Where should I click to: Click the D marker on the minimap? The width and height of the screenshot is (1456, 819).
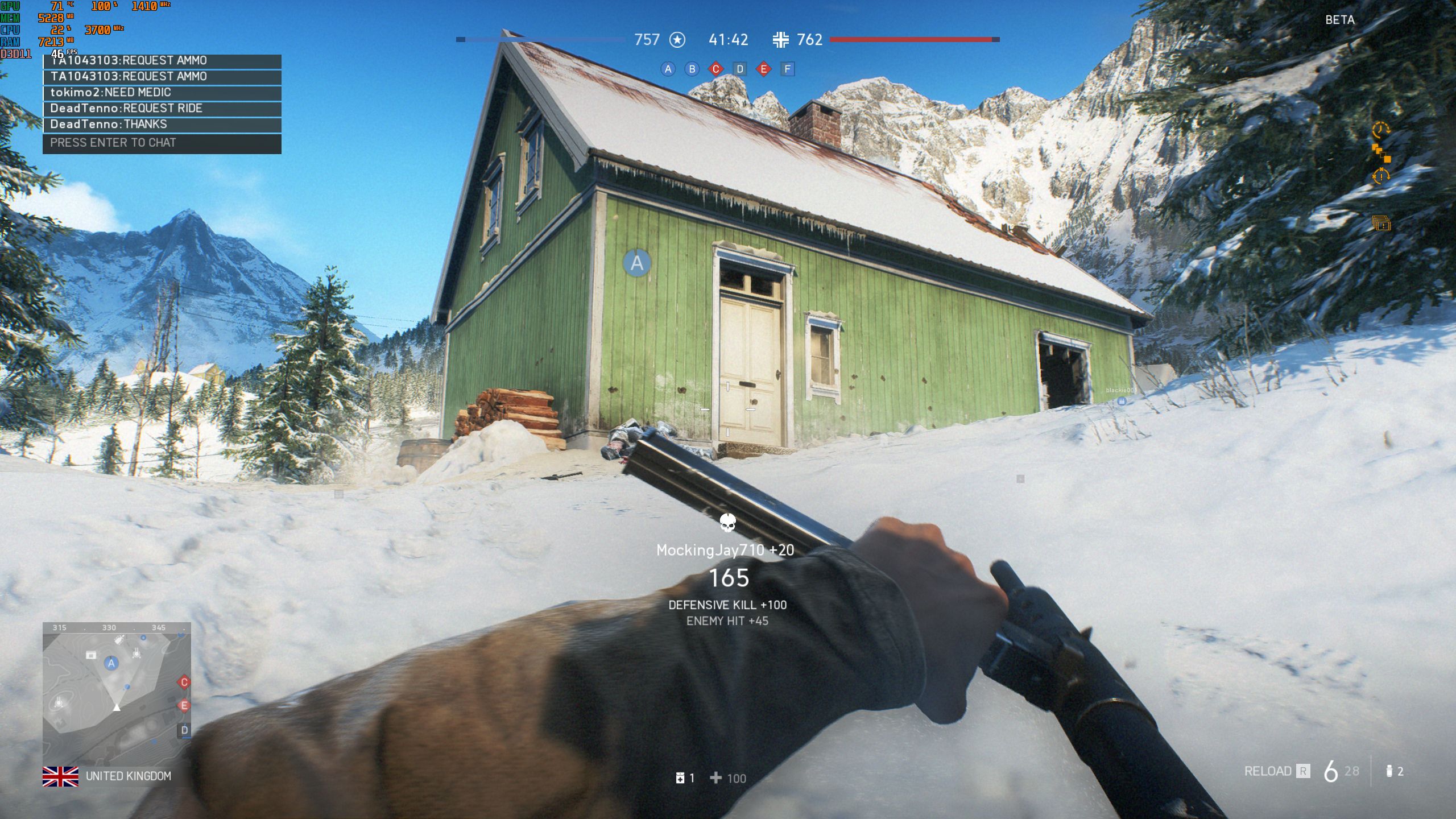pyautogui.click(x=184, y=730)
